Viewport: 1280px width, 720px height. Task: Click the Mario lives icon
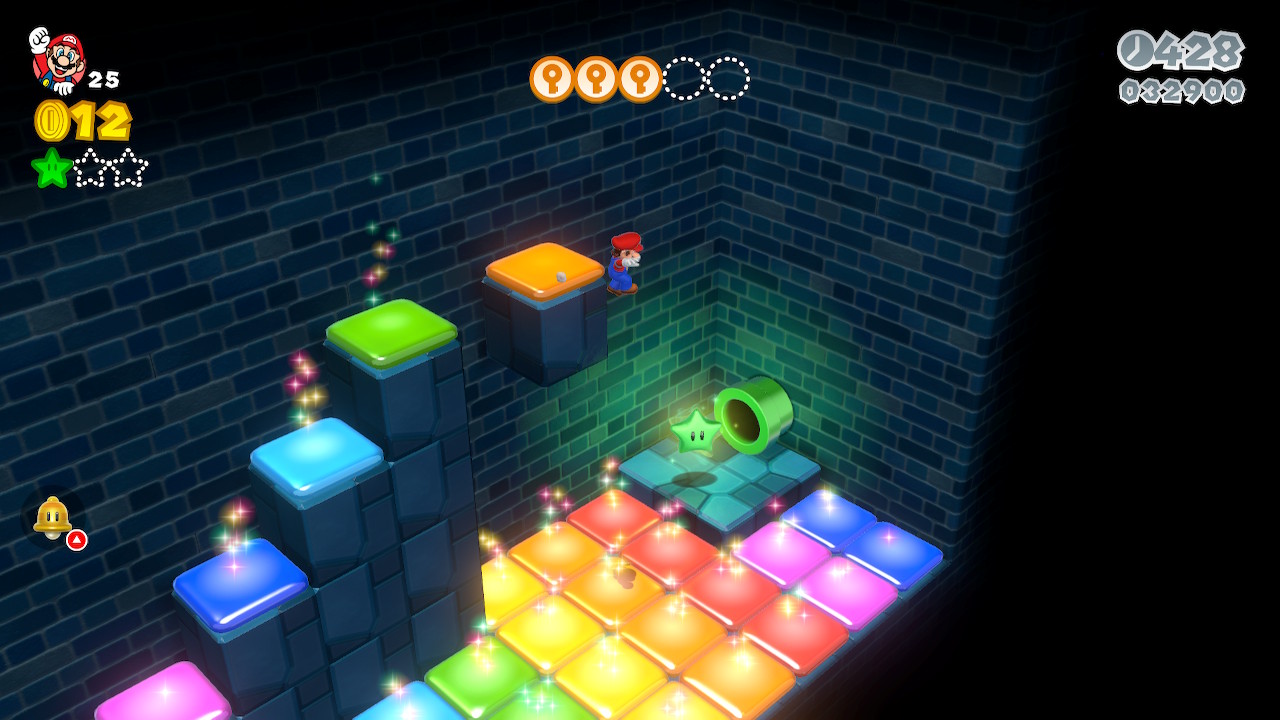(58, 60)
